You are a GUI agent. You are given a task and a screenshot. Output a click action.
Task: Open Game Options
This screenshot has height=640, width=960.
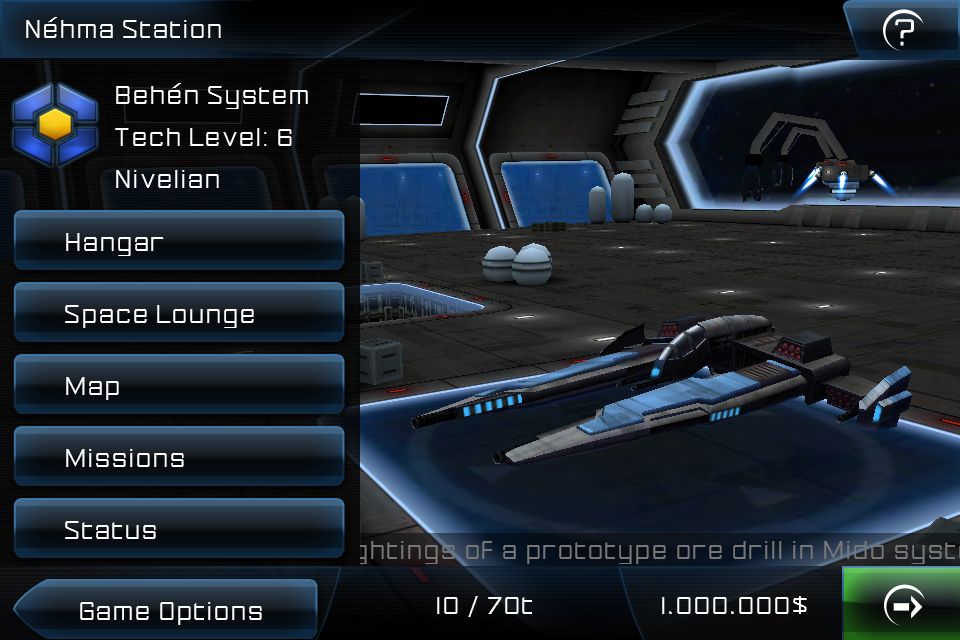170,610
